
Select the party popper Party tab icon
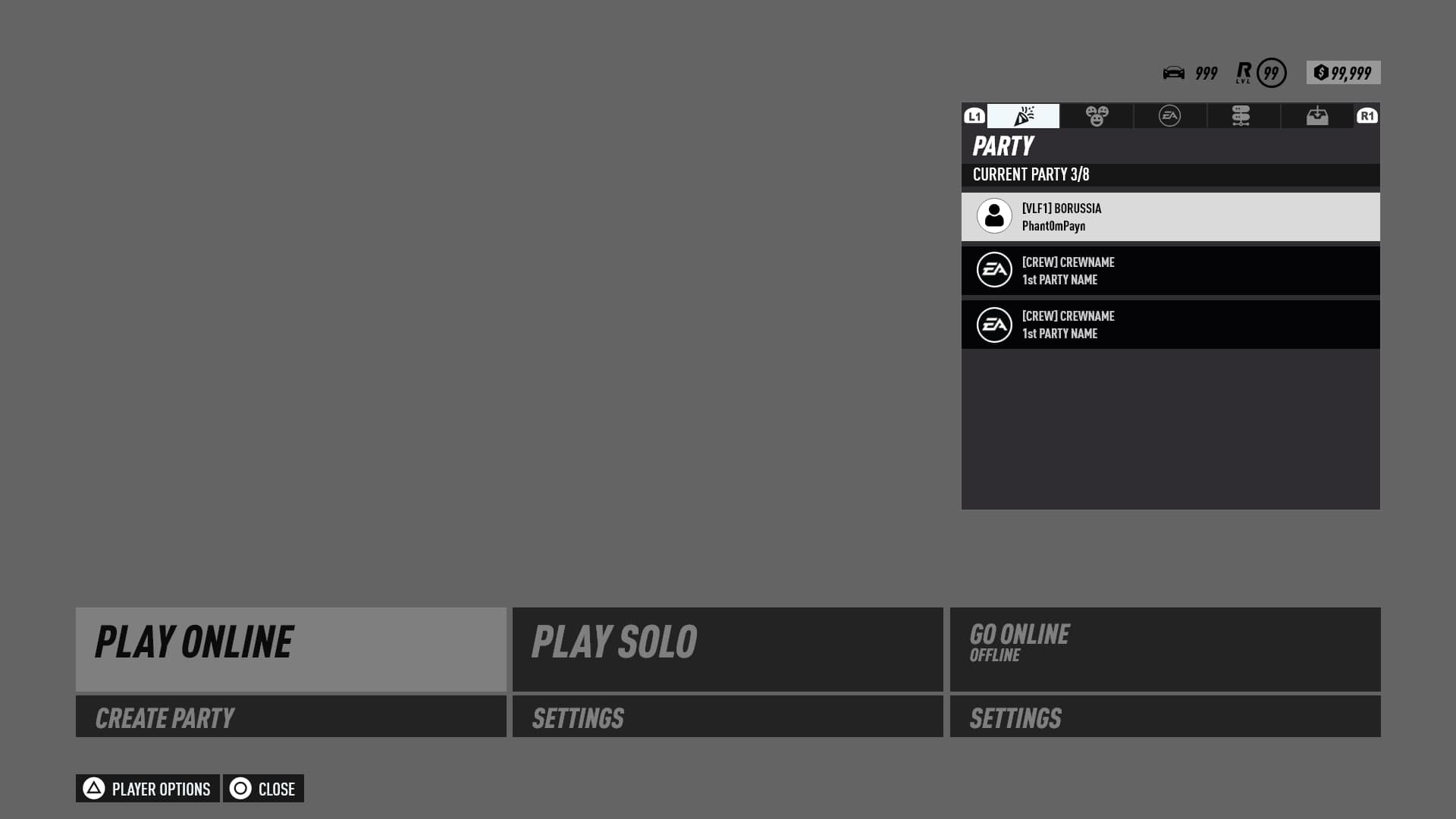(x=1023, y=116)
